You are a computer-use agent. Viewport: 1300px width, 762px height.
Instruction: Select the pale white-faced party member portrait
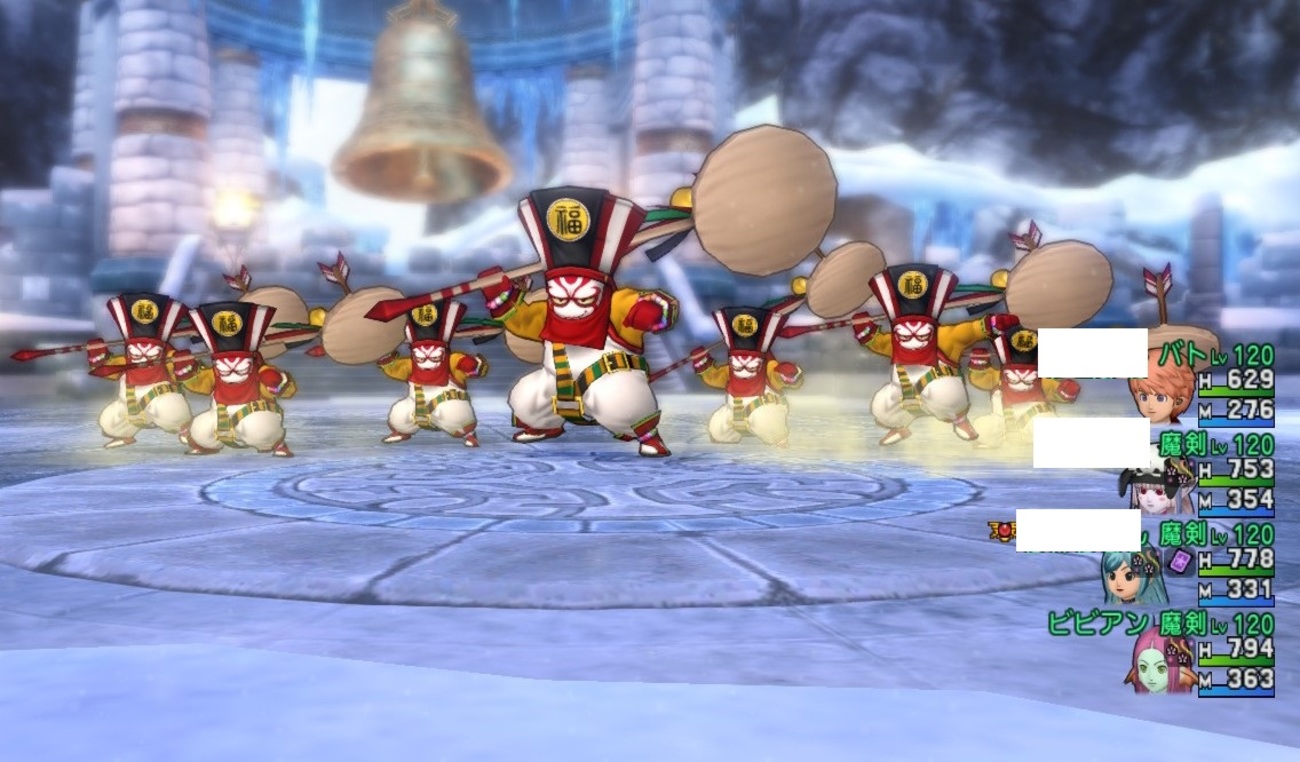coord(1160,487)
